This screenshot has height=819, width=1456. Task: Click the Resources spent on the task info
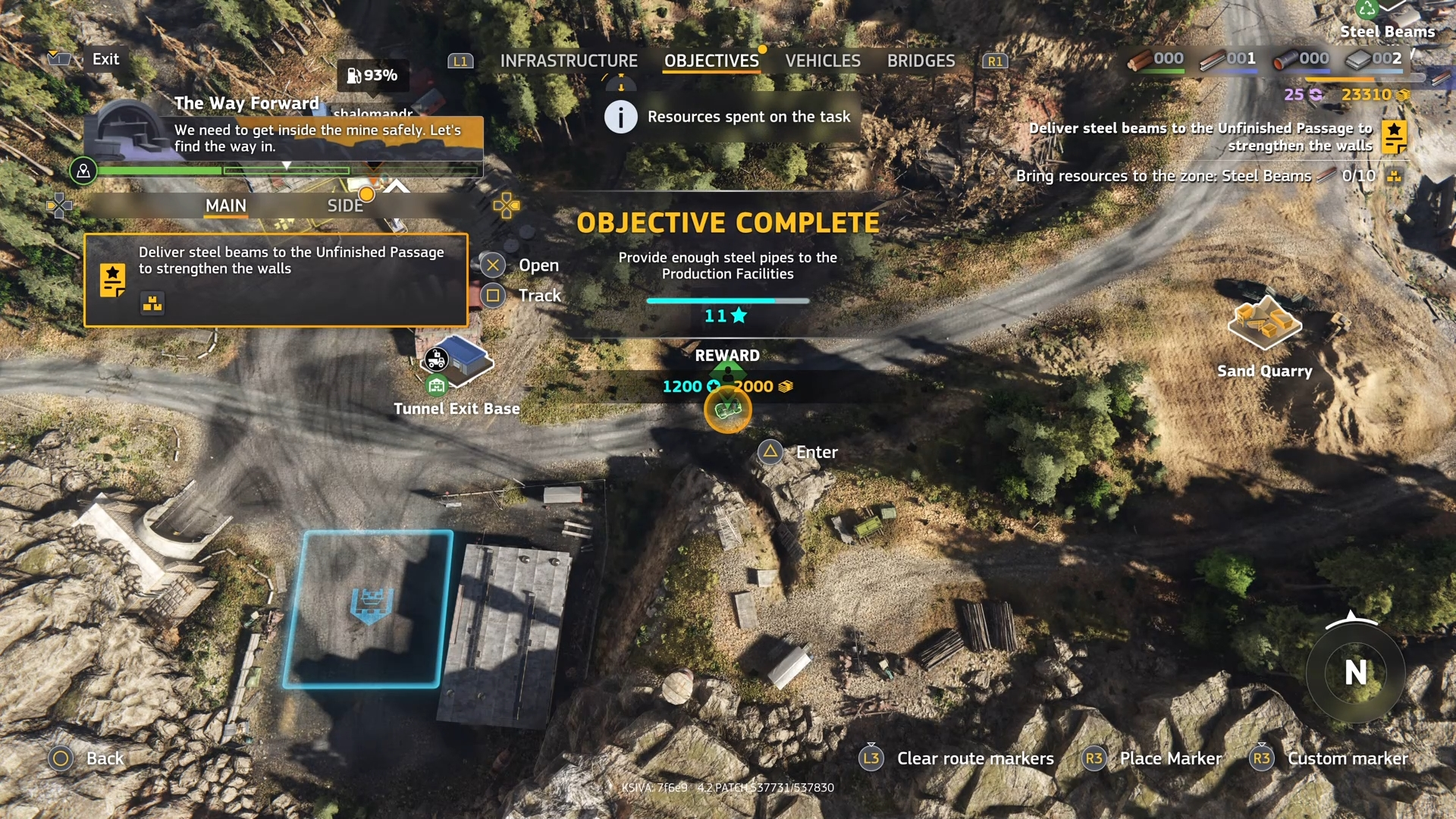(732, 117)
